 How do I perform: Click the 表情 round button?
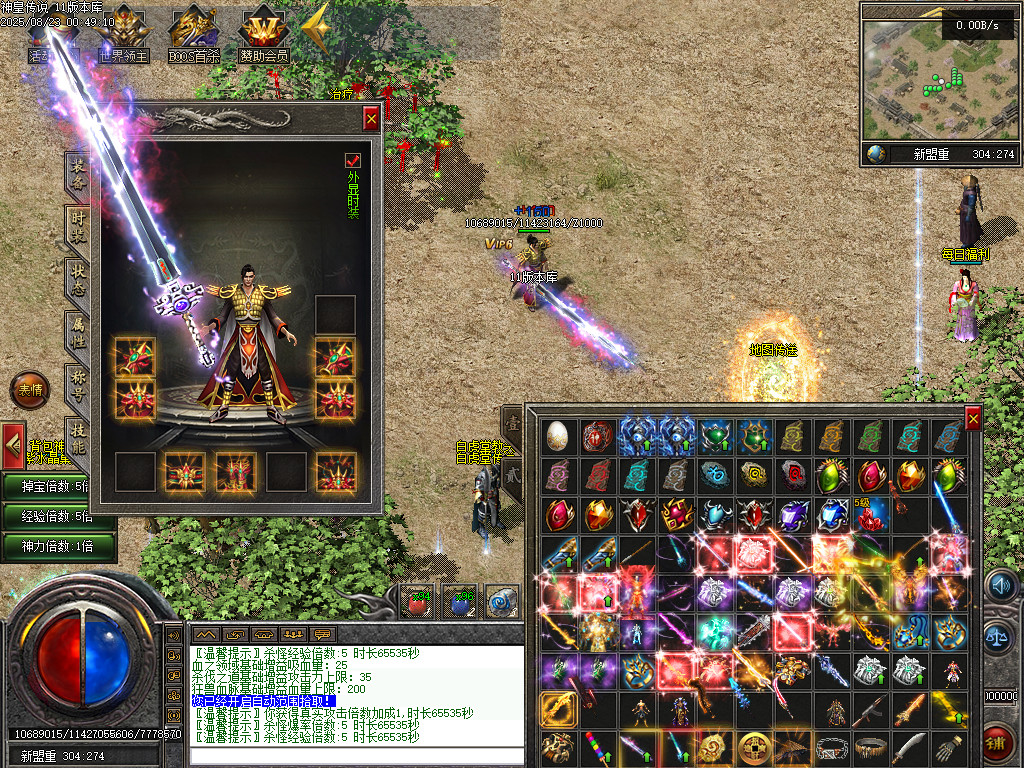coord(29,390)
